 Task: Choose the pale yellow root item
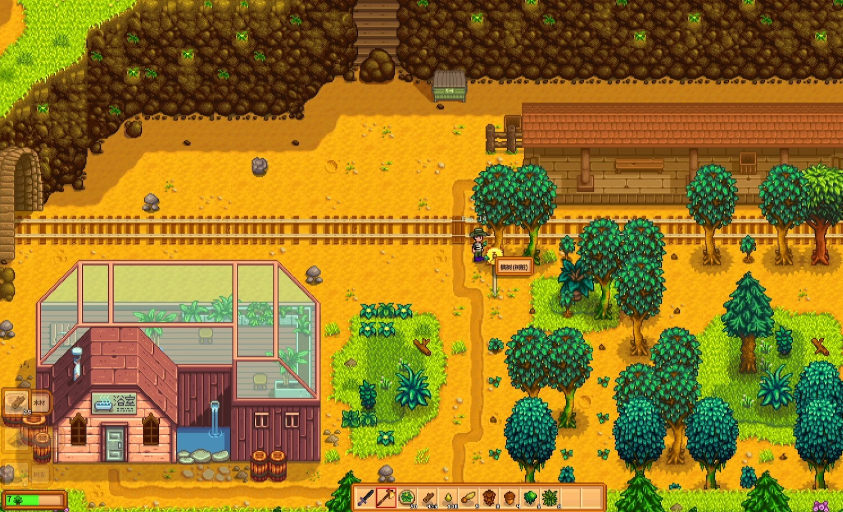(x=468, y=497)
